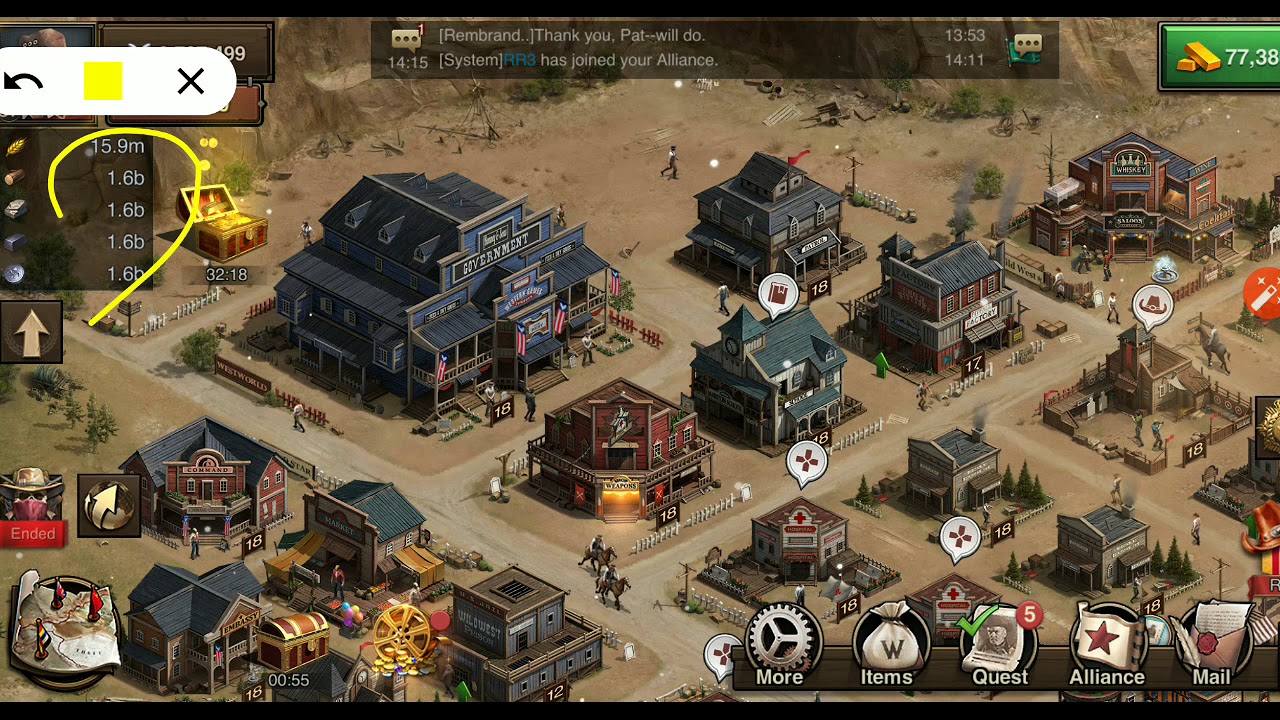Tap the gold curved arrow button
1280x720 pixels.
(108, 505)
